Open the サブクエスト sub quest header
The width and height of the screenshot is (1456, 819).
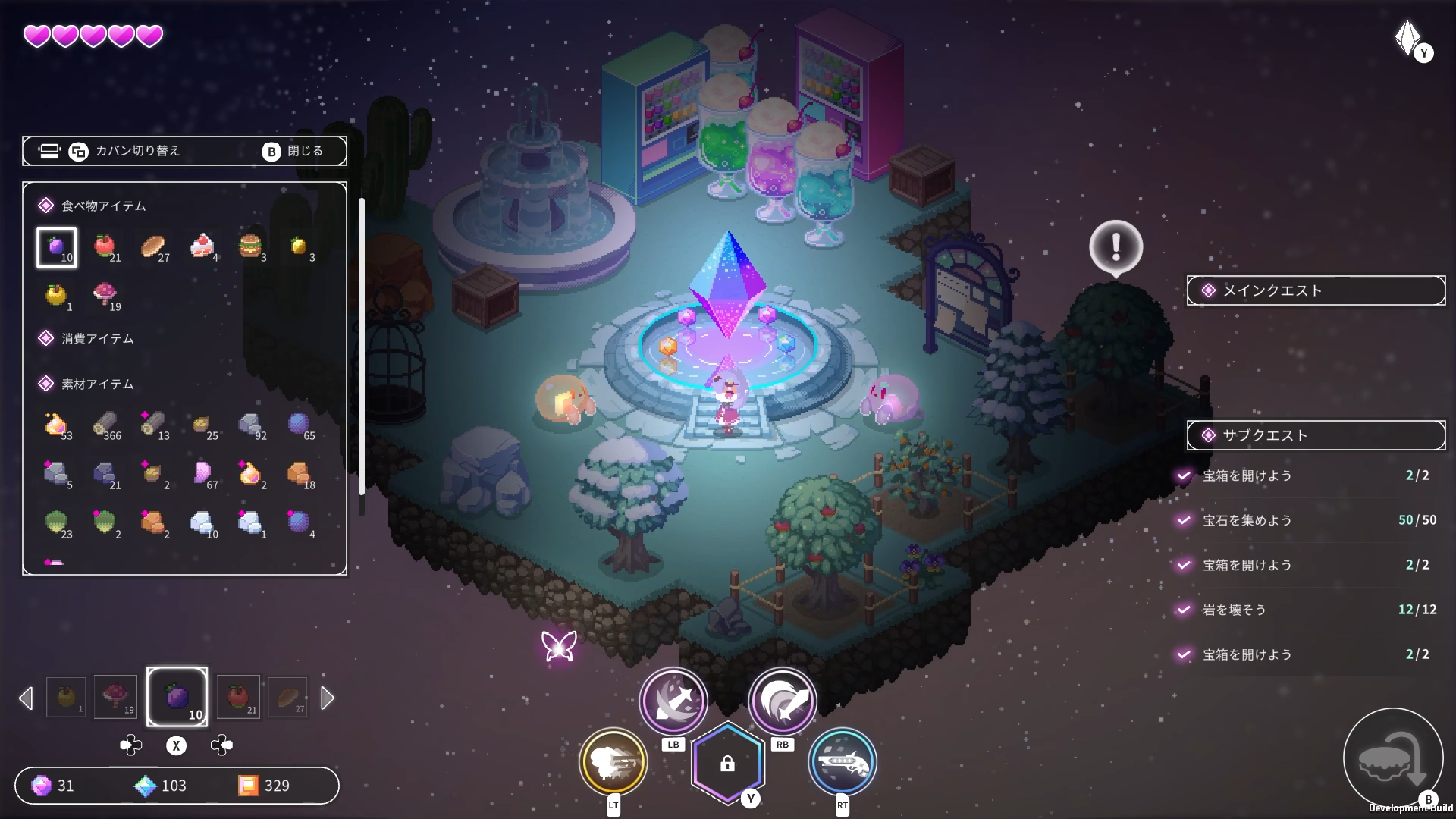(x=1316, y=435)
